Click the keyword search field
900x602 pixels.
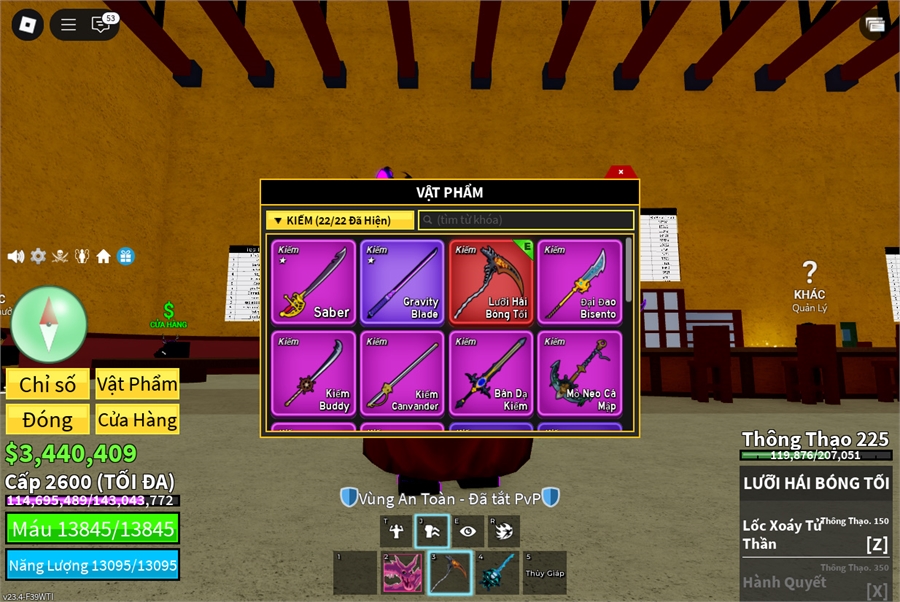[x=527, y=220]
